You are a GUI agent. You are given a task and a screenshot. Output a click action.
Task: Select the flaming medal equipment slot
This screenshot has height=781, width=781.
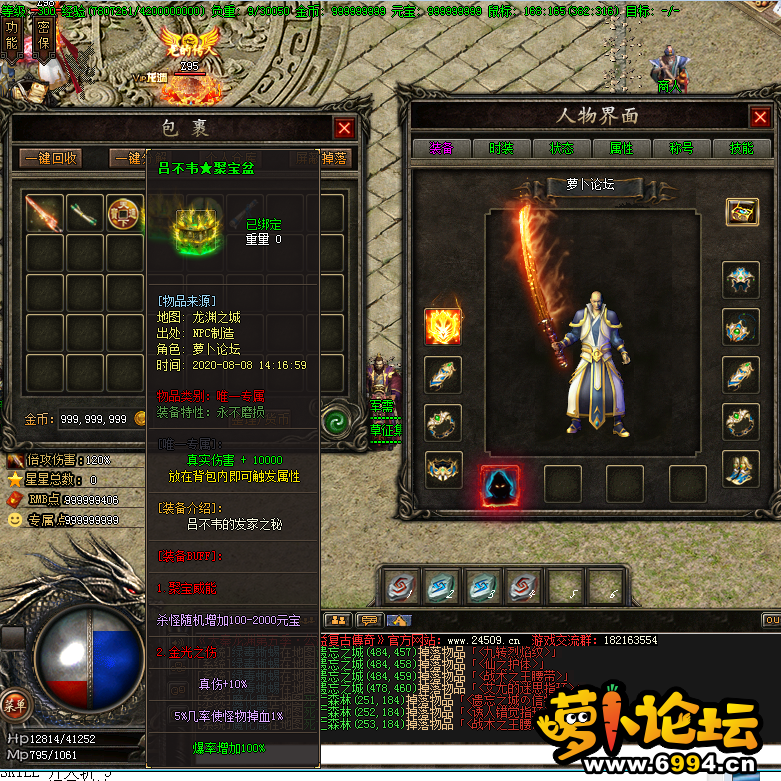[443, 326]
